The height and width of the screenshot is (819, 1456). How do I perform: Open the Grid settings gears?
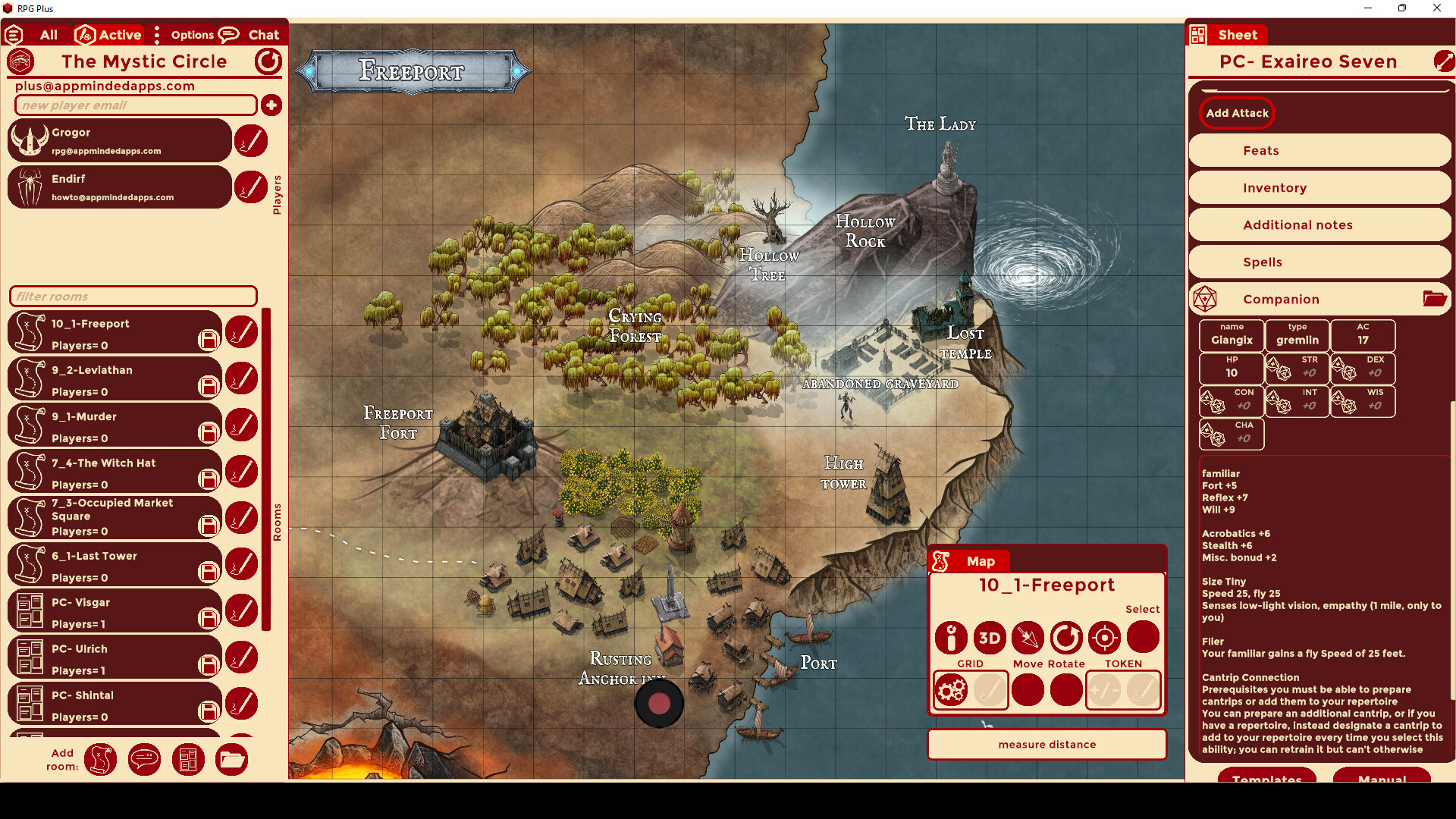coord(953,690)
